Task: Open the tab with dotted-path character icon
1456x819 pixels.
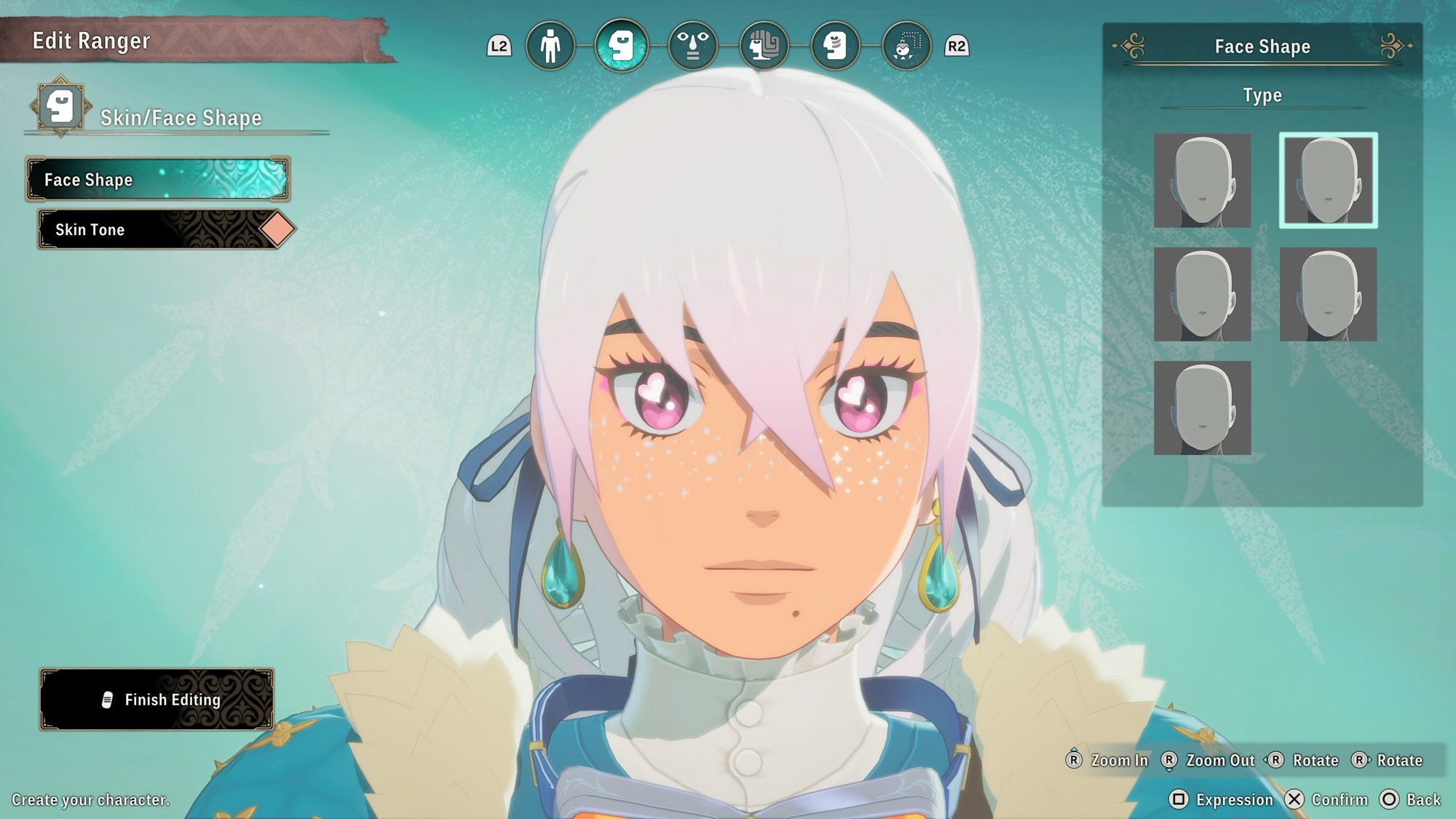Action: (x=906, y=46)
